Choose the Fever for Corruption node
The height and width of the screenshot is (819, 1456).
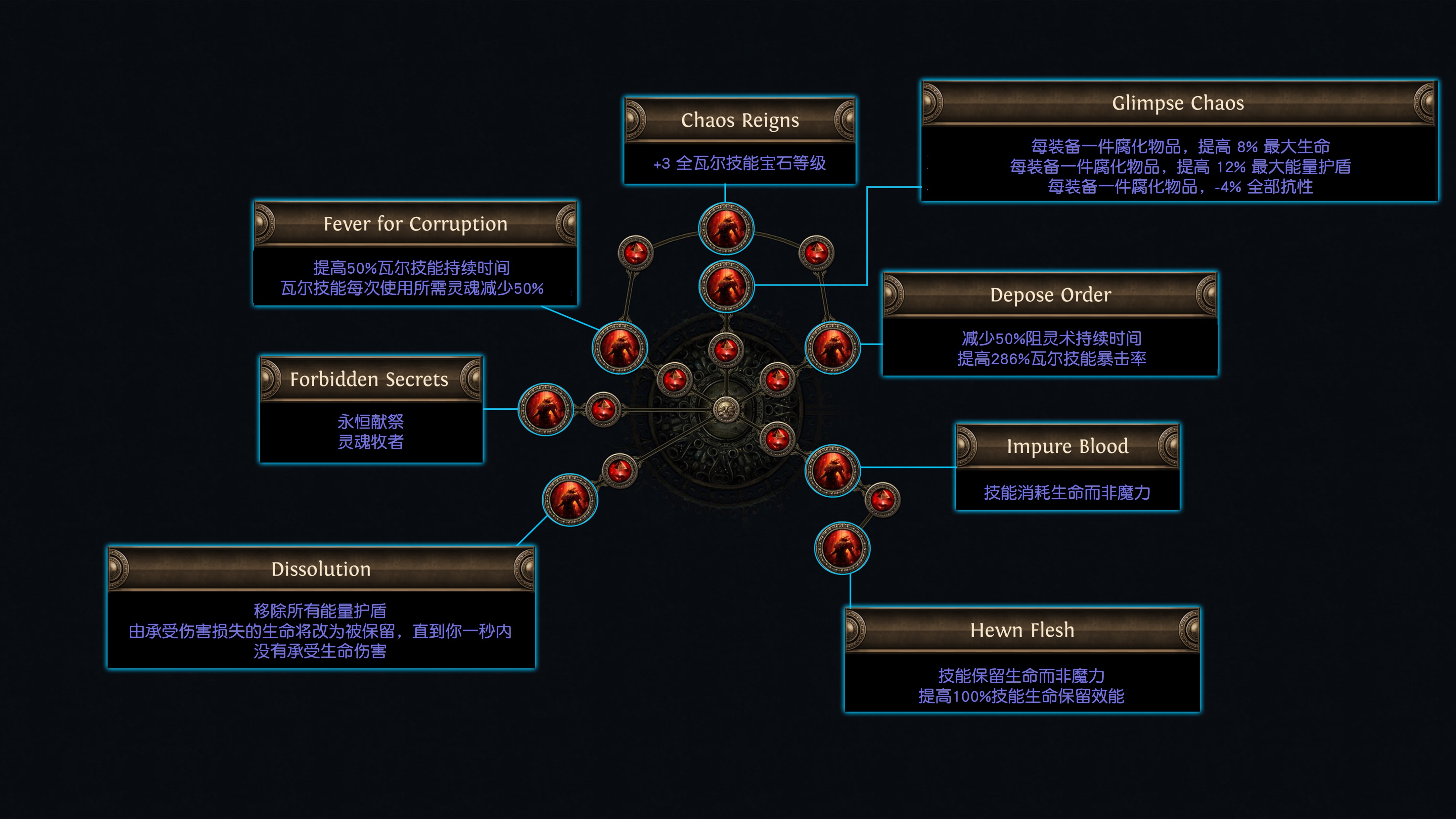point(619,347)
